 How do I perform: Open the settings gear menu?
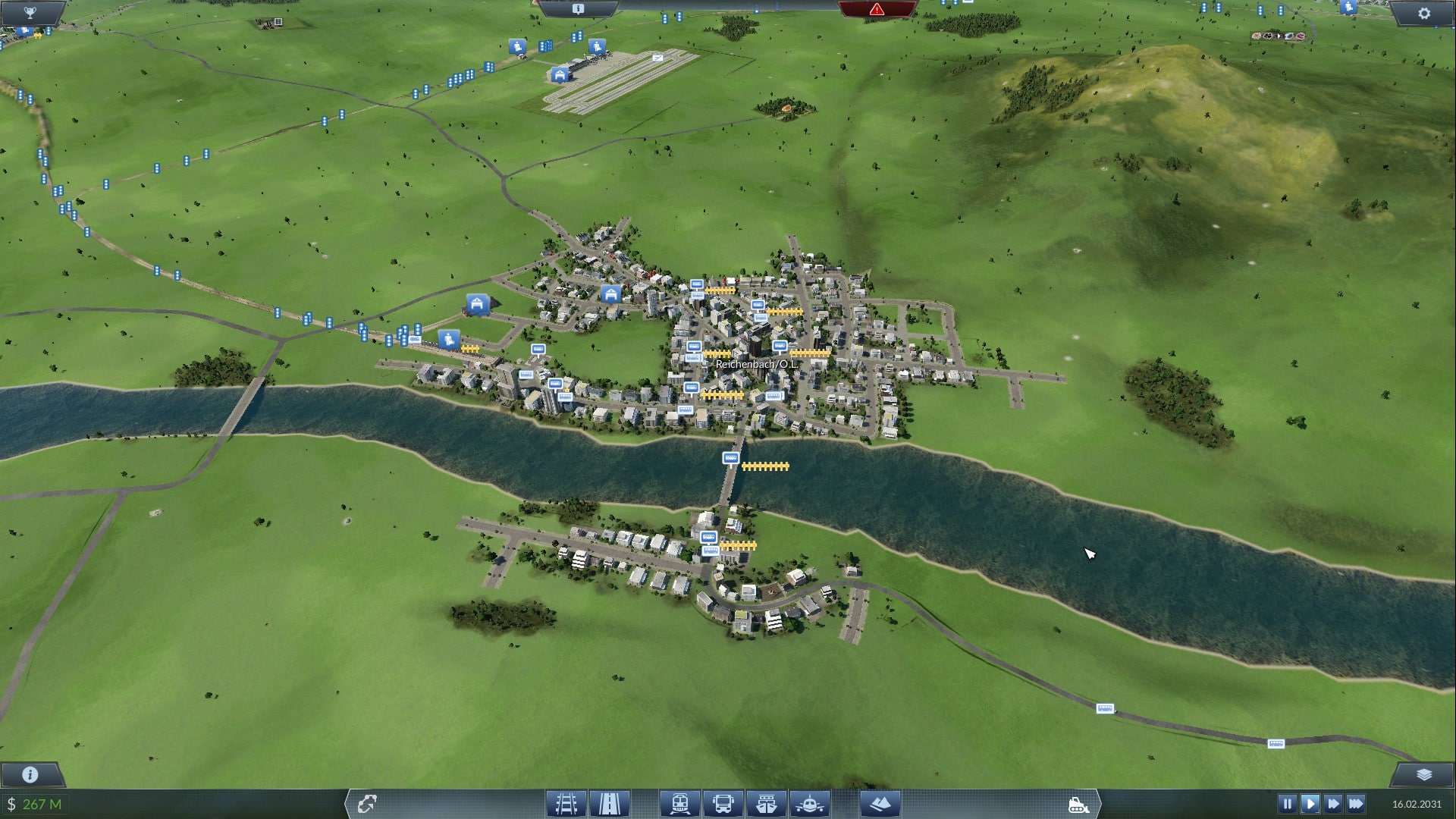click(1423, 13)
